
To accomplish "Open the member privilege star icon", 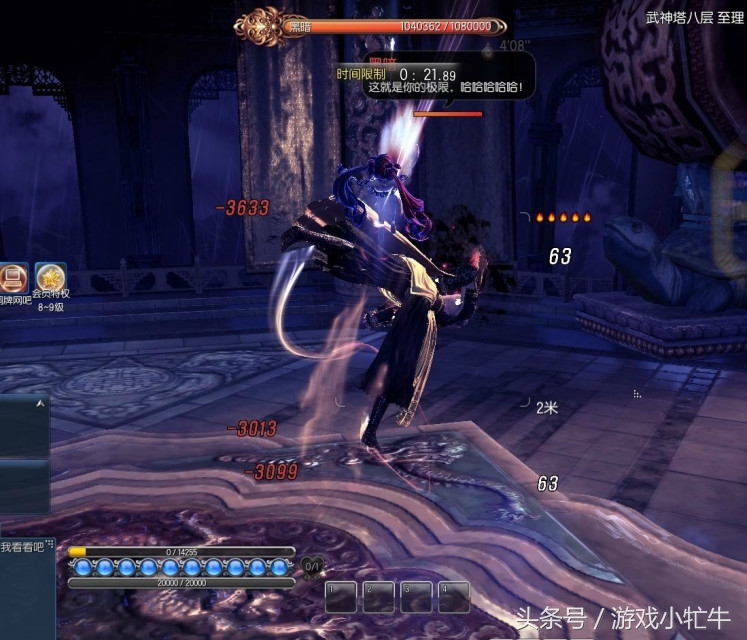I will point(50,277).
